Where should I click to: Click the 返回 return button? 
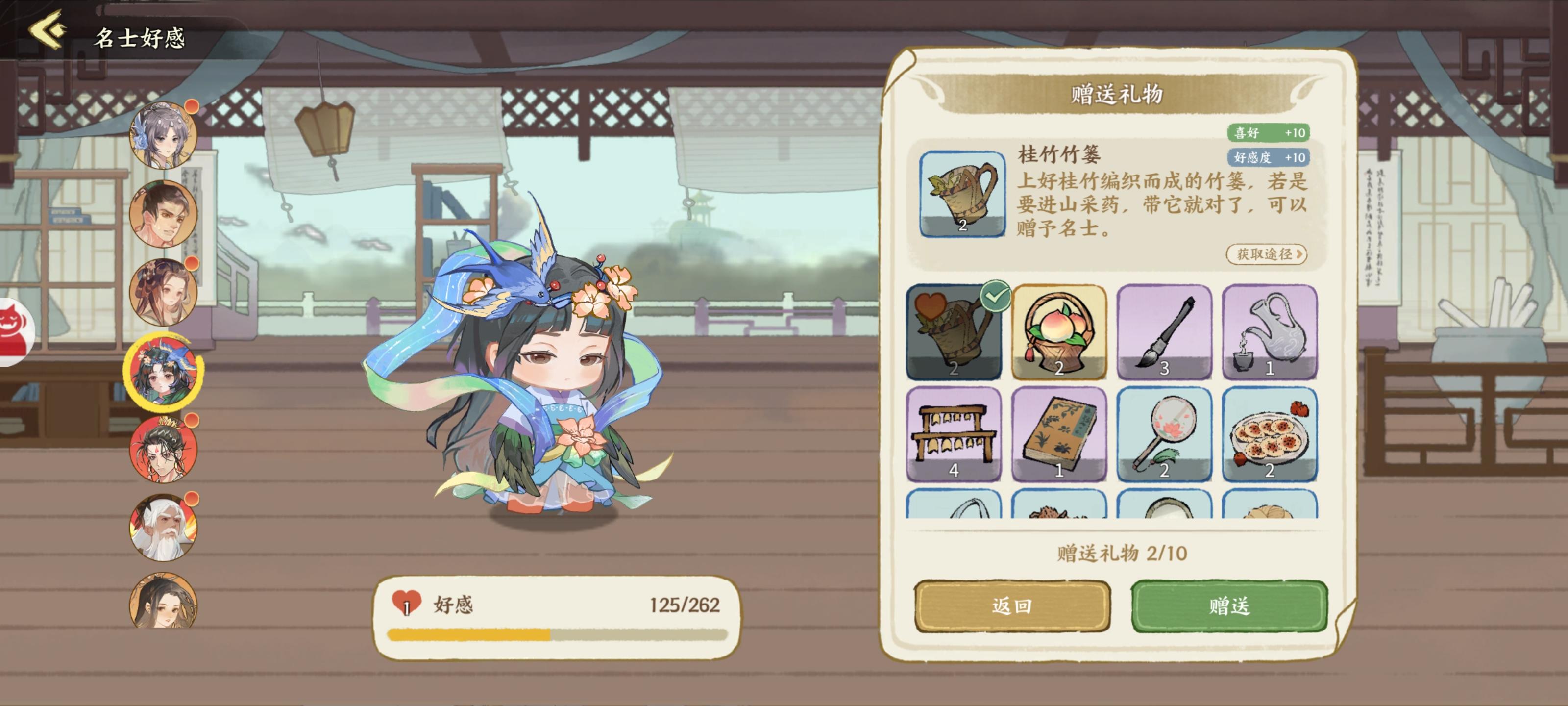coord(1013,605)
